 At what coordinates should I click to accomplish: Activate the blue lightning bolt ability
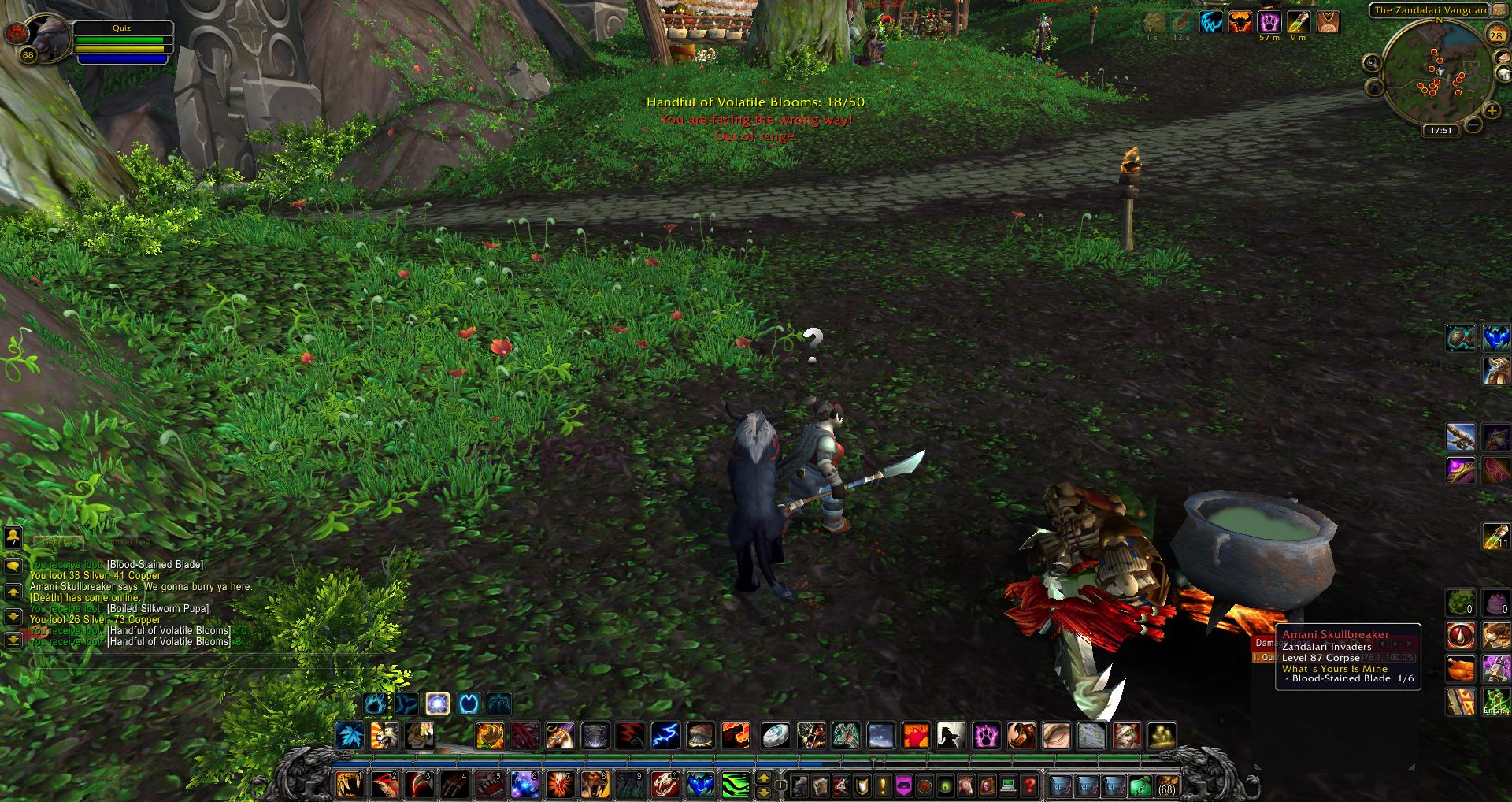coord(665,736)
